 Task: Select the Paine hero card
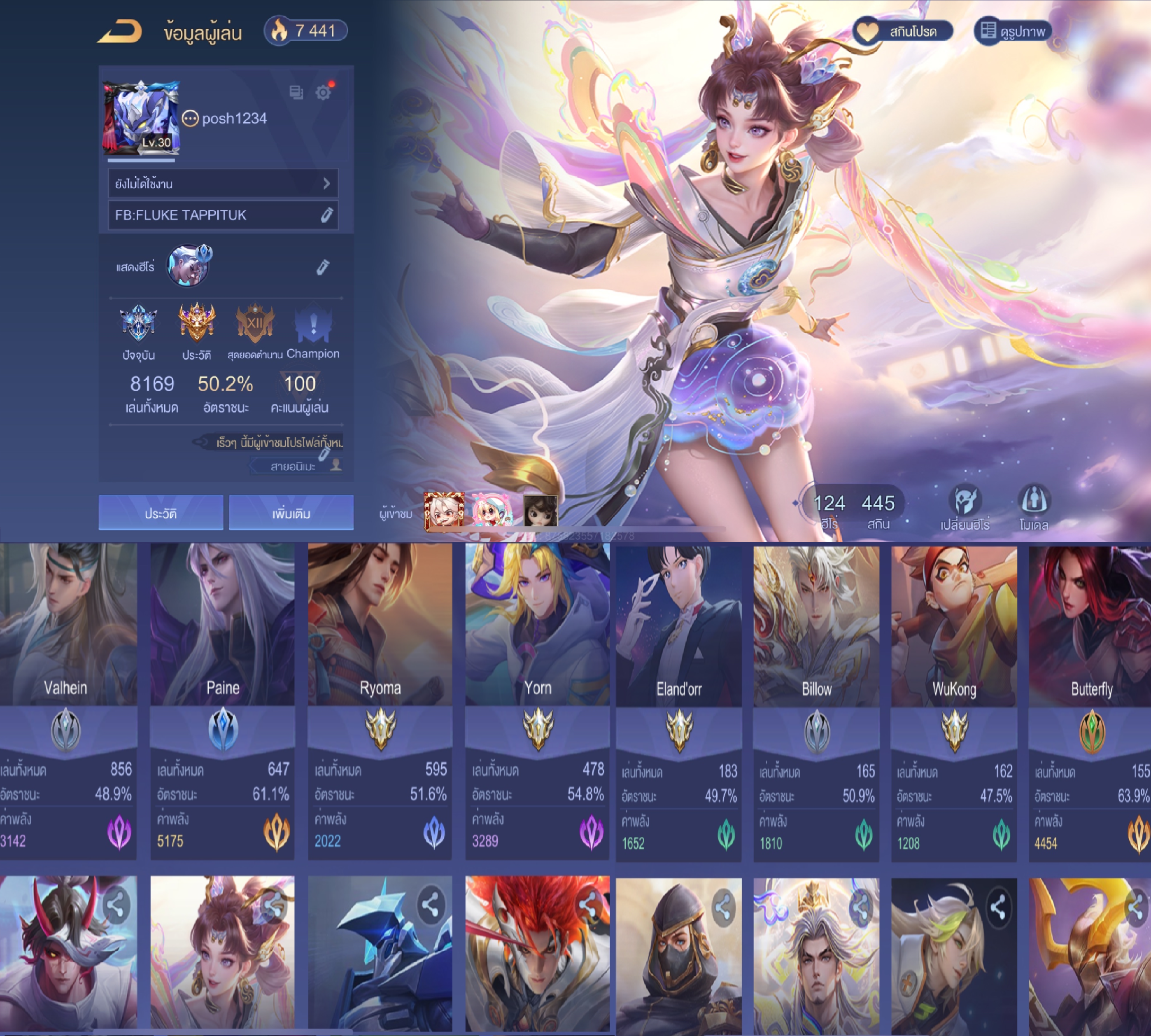222,700
